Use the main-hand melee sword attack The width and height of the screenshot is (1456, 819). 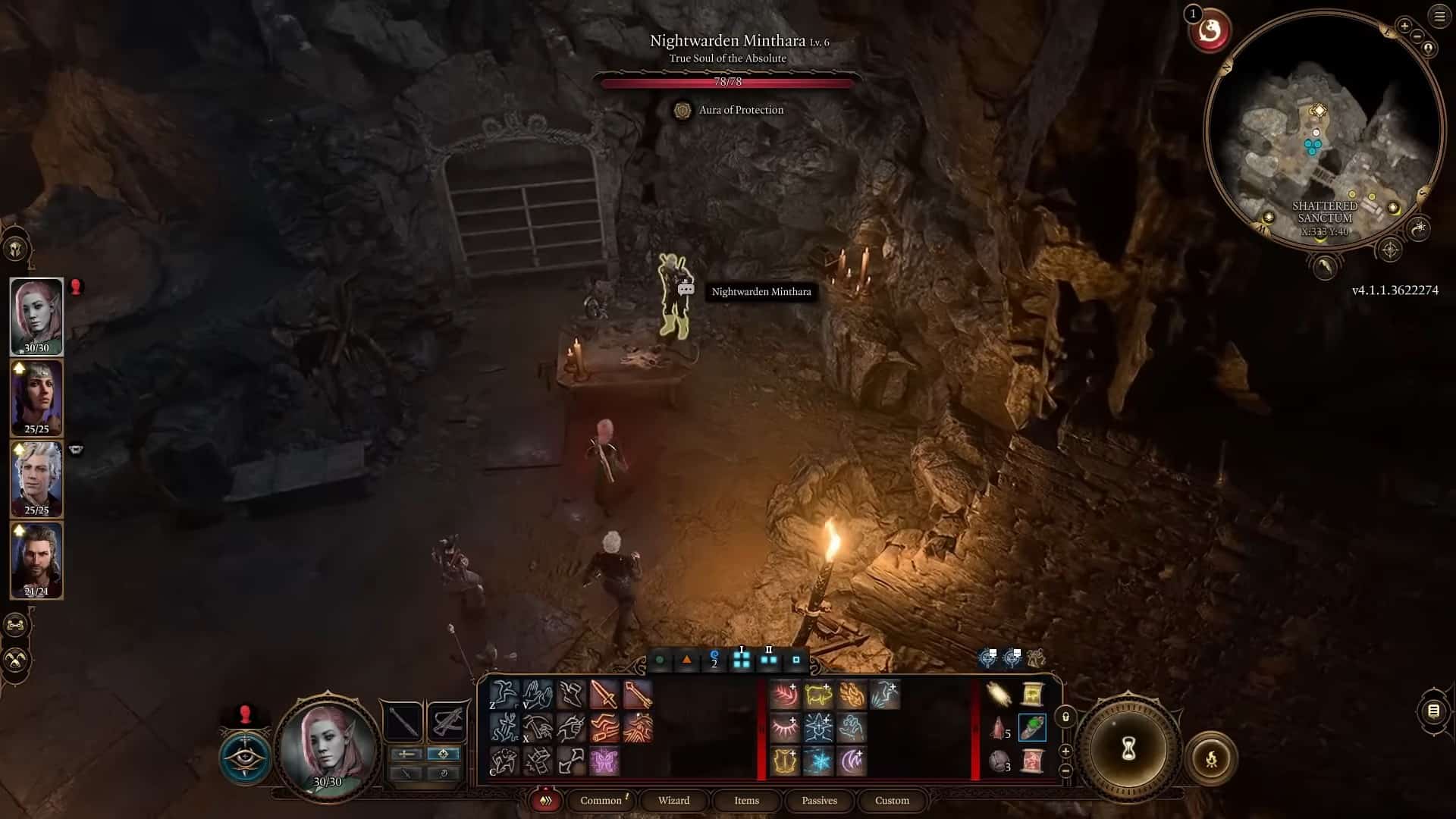pyautogui.click(x=604, y=694)
